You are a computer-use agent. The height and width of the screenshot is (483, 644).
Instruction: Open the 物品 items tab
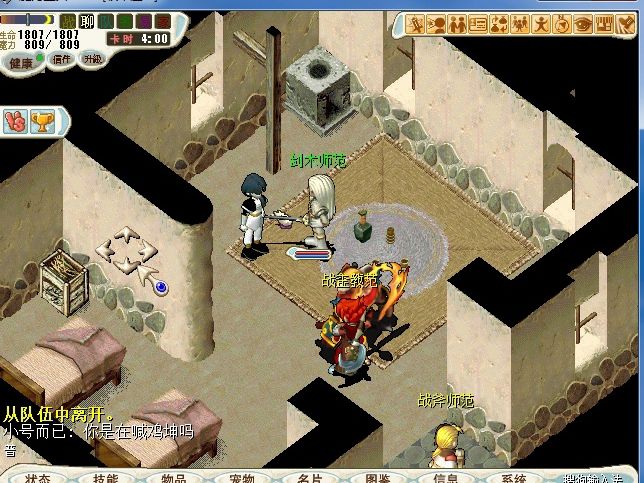[x=174, y=477]
